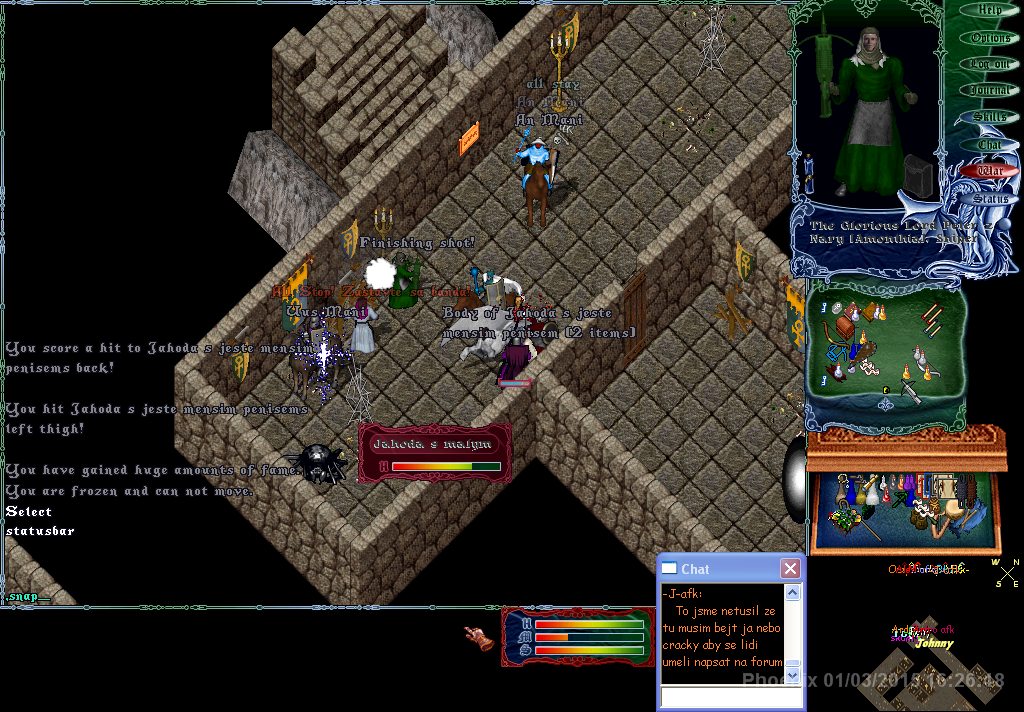
Task: Close the Chat window
Action: click(x=790, y=569)
